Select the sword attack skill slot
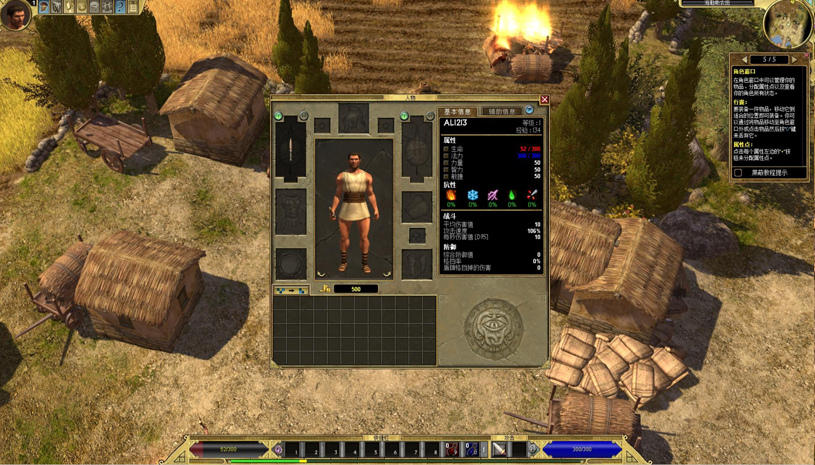Screen dimensions: 815x465 499,450
